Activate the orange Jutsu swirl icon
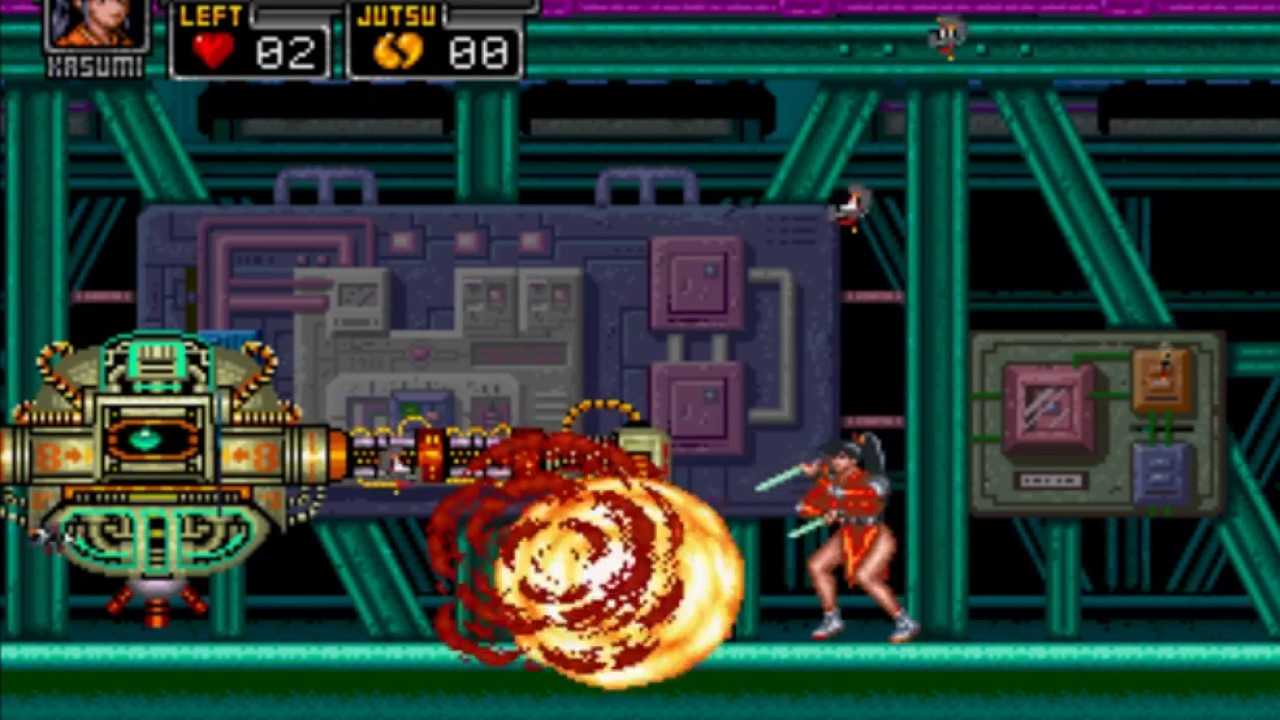 pos(397,51)
